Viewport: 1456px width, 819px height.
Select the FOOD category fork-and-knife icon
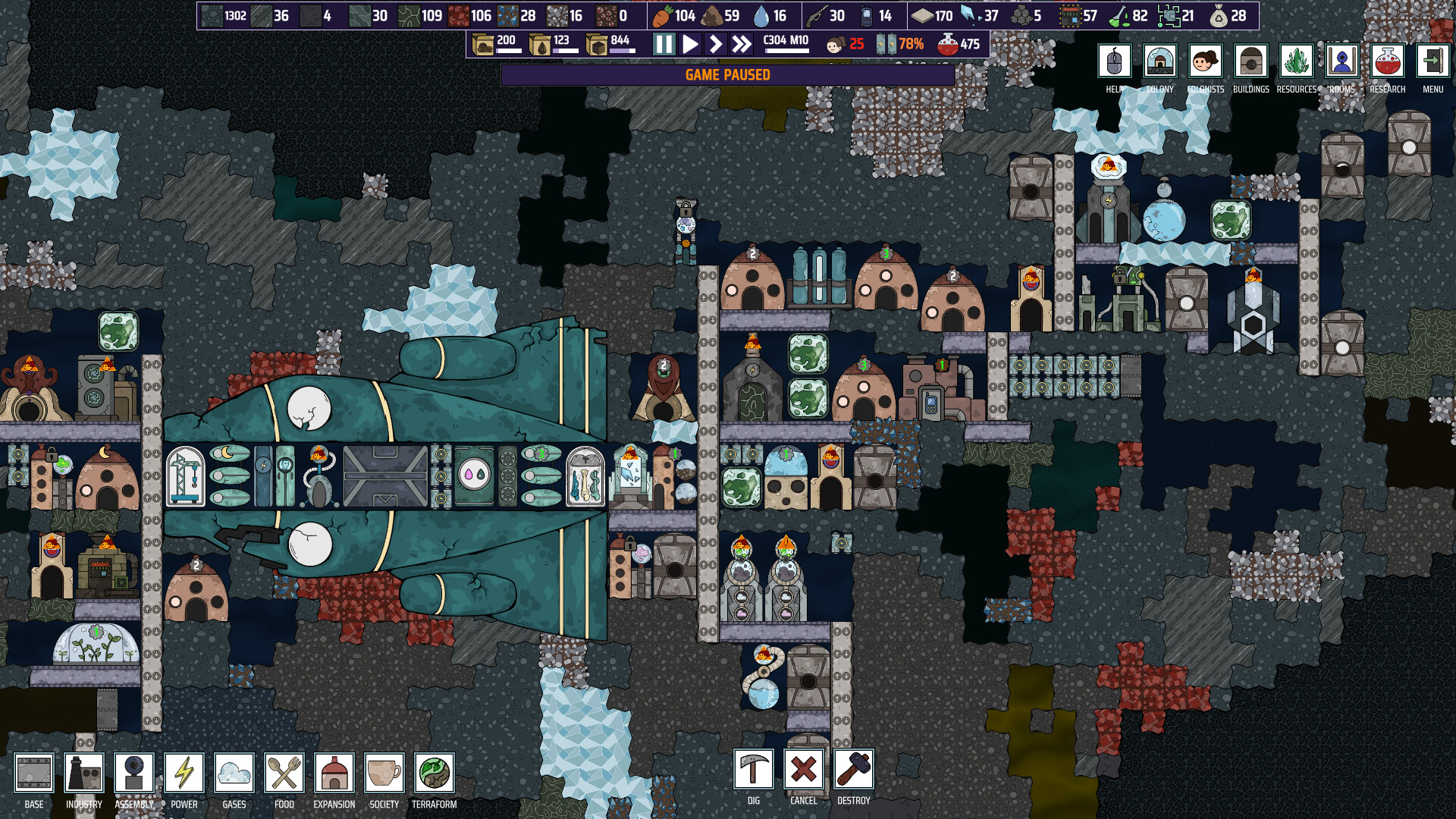click(284, 772)
